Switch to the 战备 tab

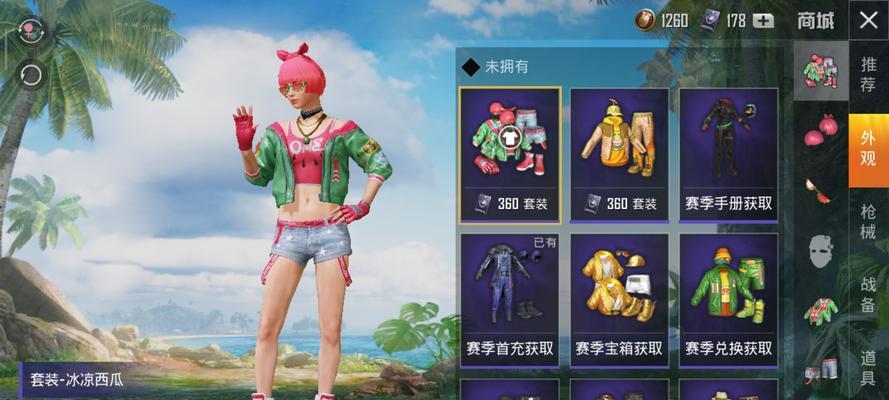(x=868, y=294)
